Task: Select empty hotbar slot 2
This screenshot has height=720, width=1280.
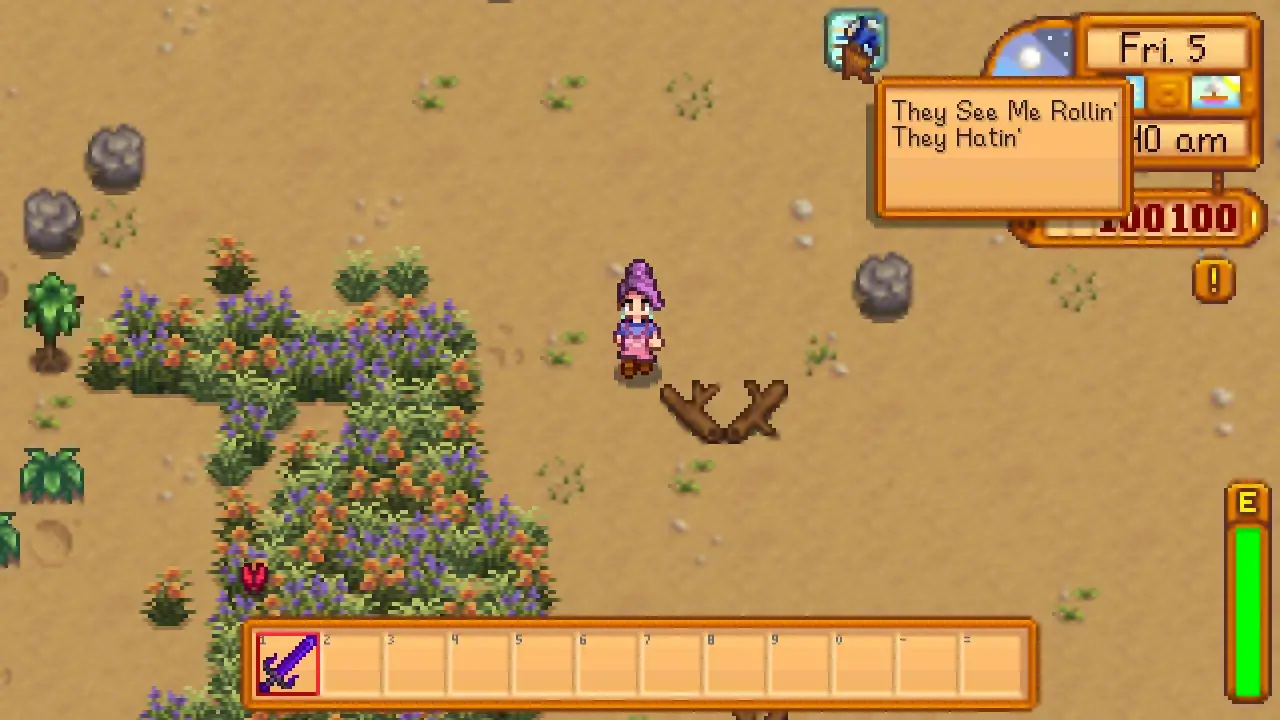Action: (x=353, y=663)
